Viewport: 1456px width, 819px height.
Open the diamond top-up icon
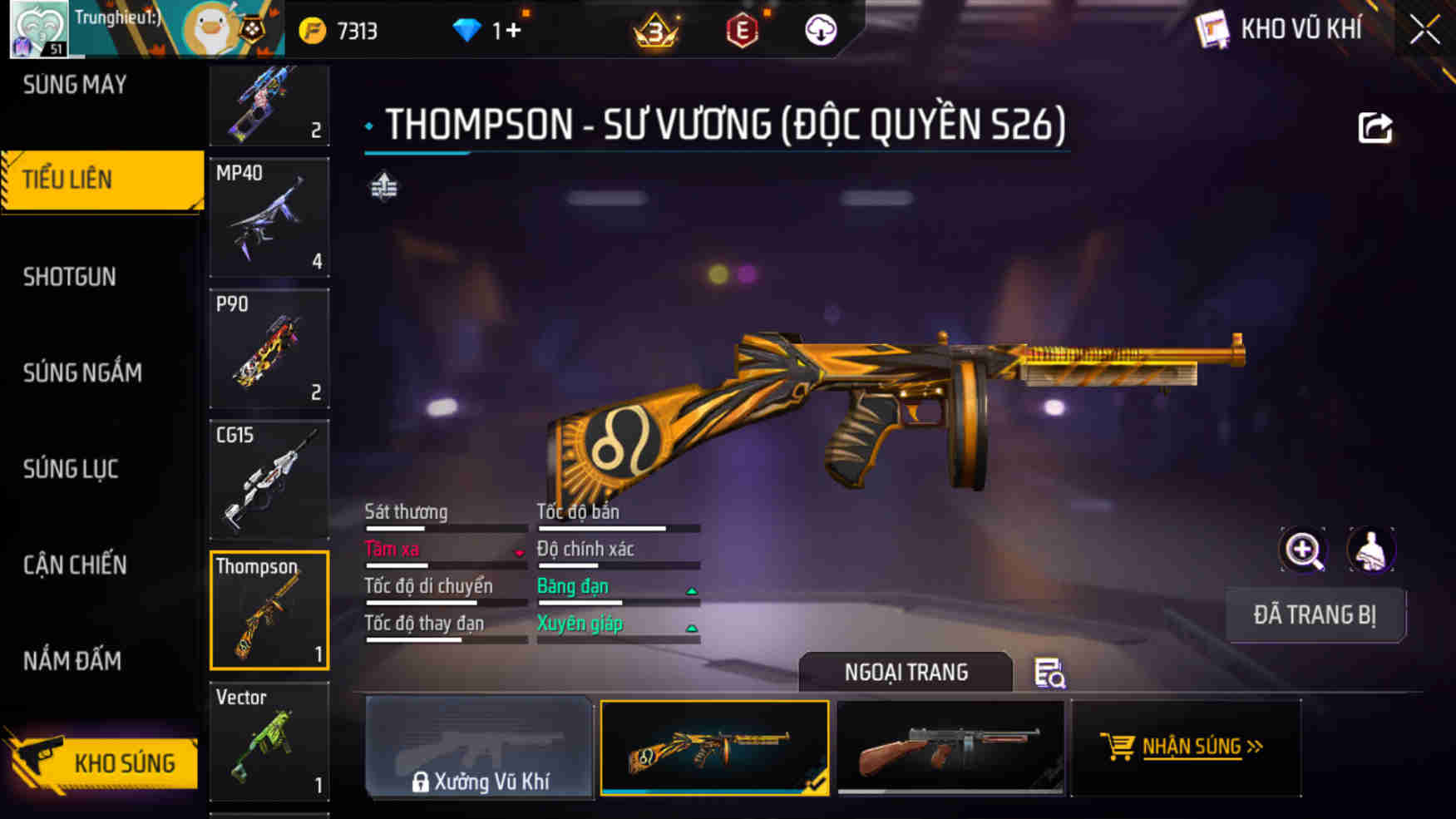[469, 30]
